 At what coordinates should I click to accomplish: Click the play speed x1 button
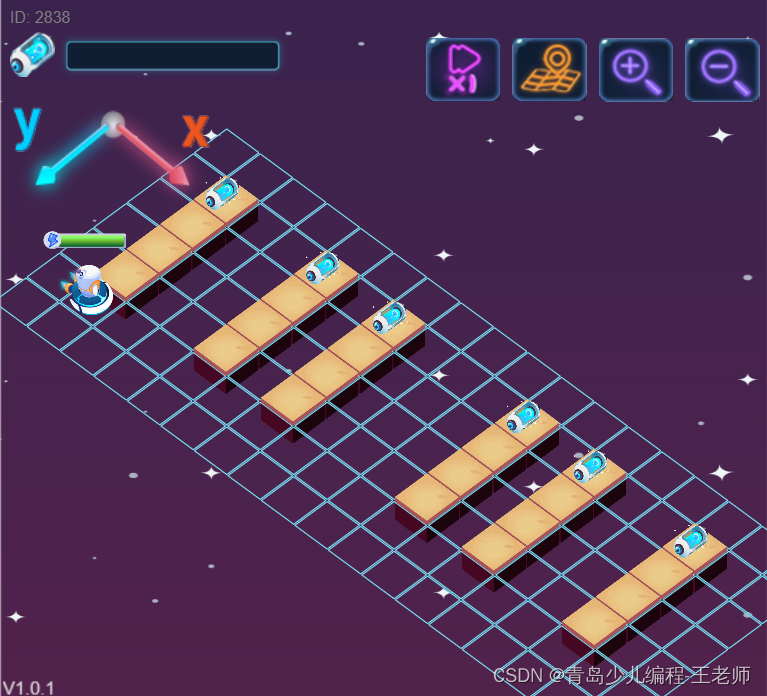coord(462,69)
